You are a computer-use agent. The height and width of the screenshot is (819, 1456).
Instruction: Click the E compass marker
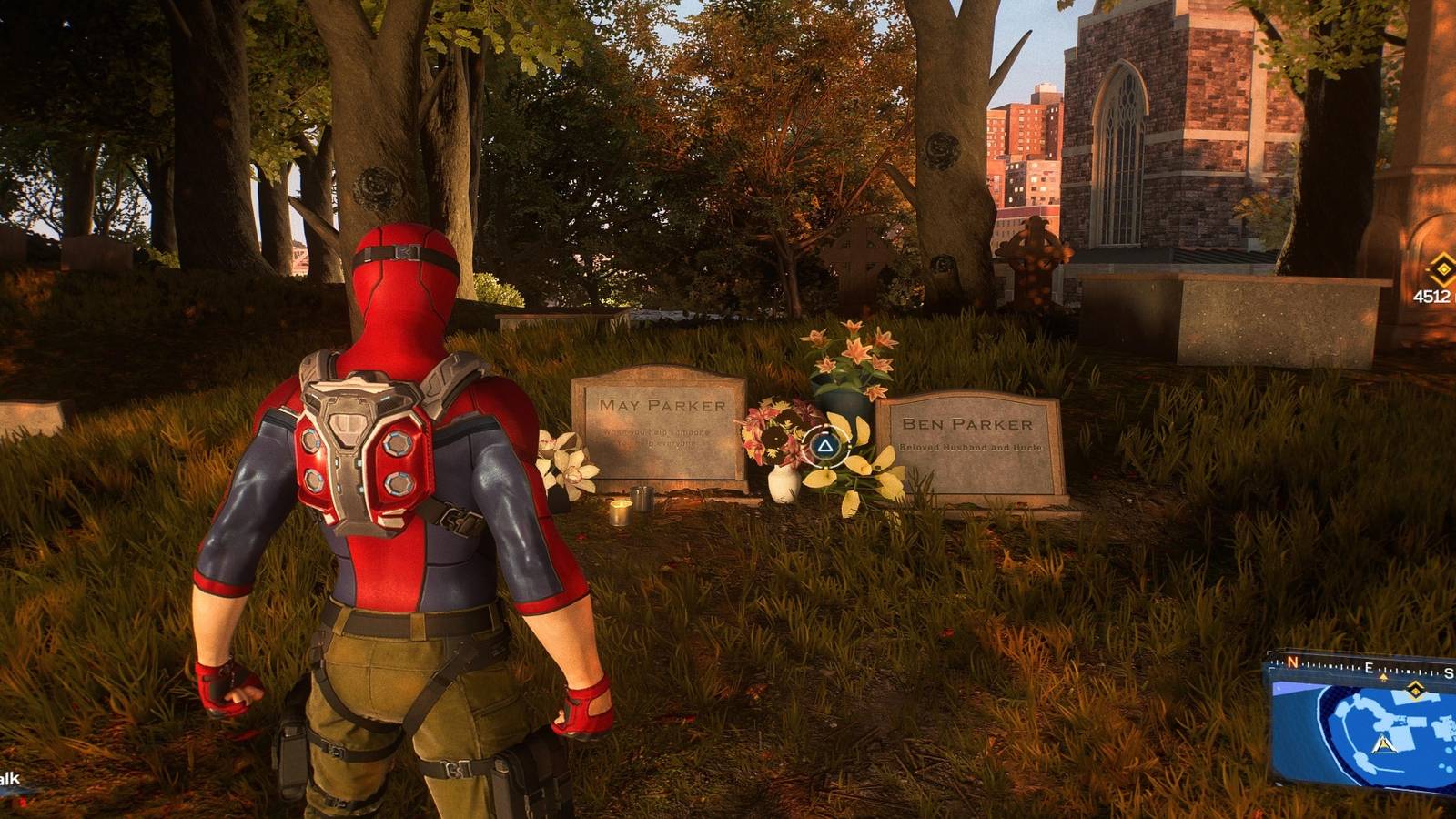point(1368,667)
